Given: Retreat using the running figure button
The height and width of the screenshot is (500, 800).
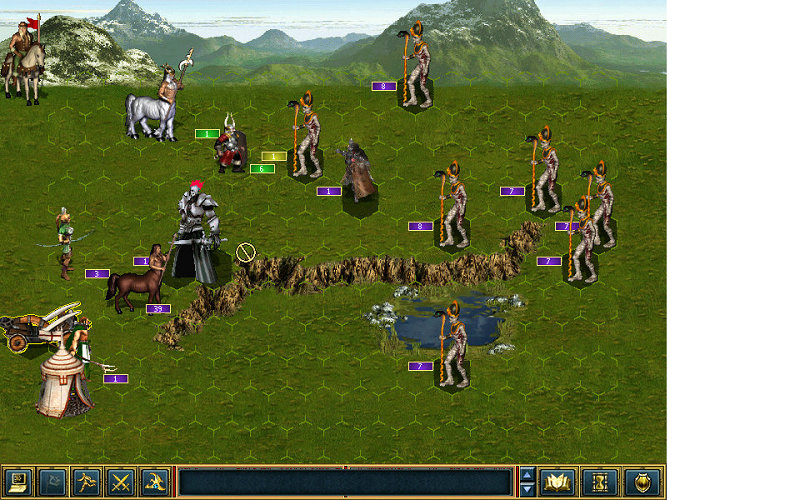Looking at the screenshot, I should (x=86, y=483).
